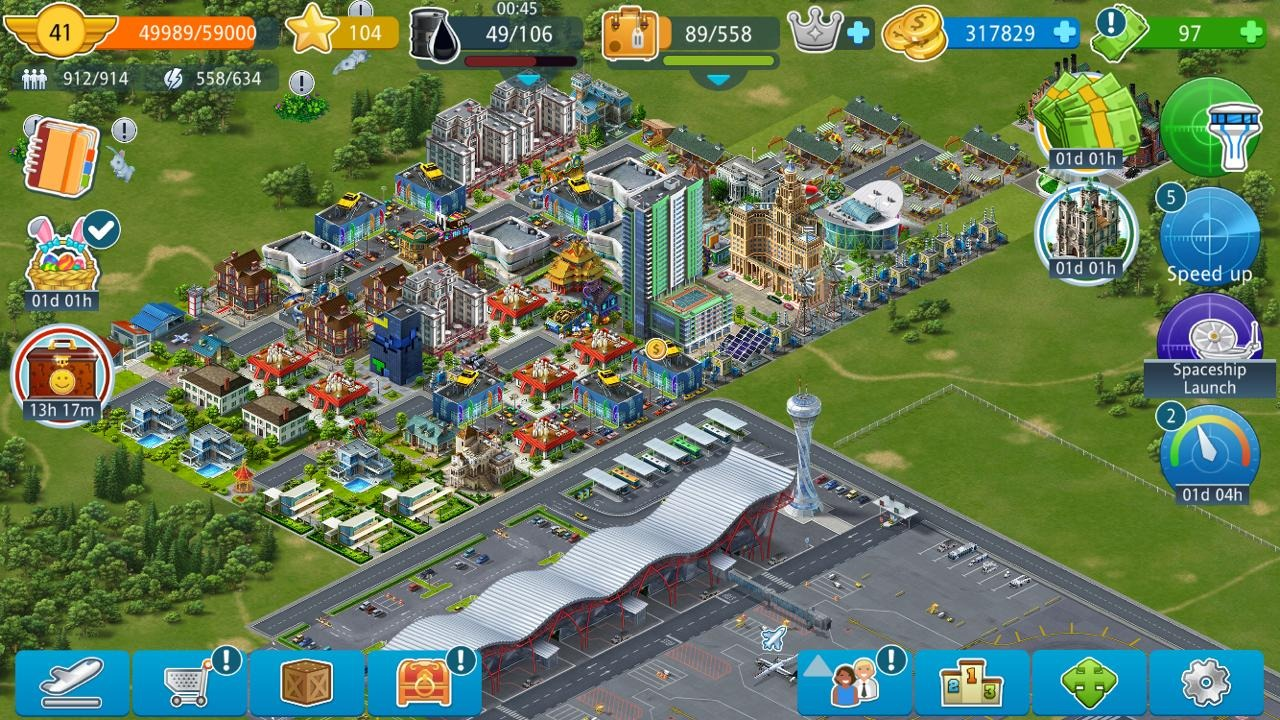Show the leaderboard podium rankings
This screenshot has height=720, width=1280.
(971, 683)
